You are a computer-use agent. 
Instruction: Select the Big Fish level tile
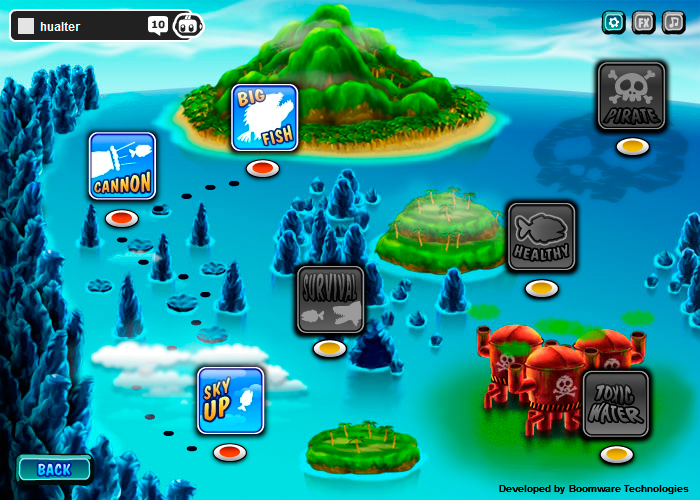pos(265,118)
